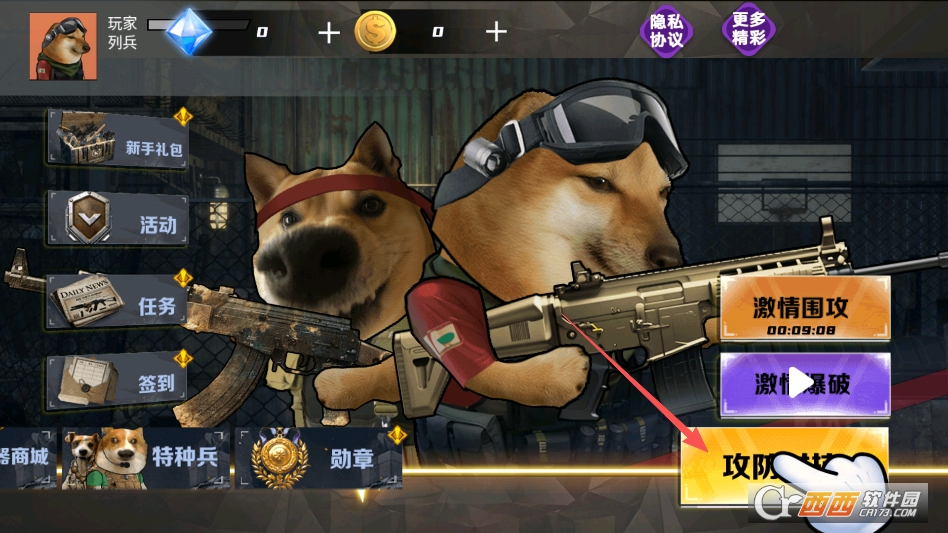
Task: Open the weapon shop 器商城 button
Action: tap(27, 459)
